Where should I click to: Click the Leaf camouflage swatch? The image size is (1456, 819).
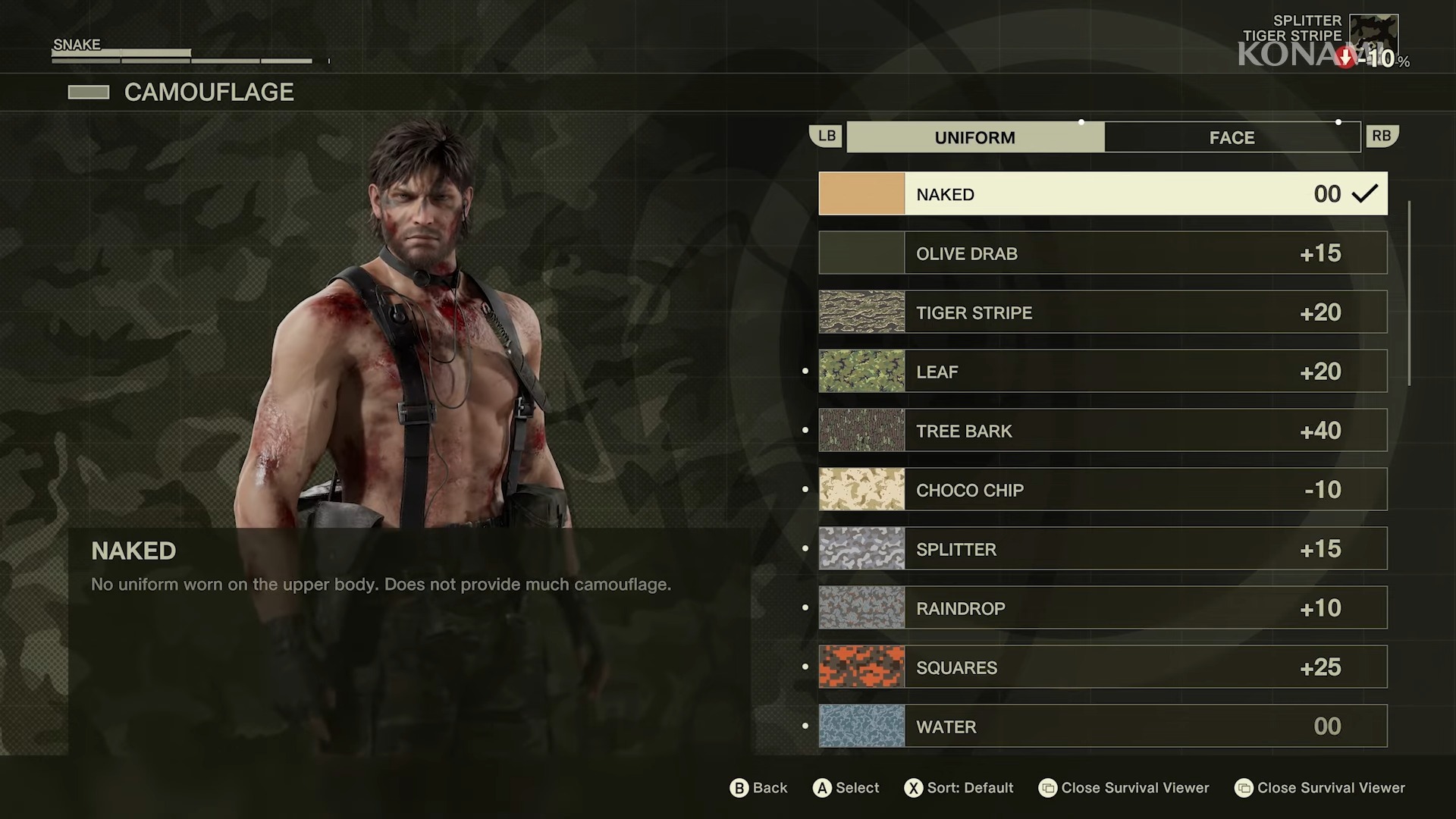pos(861,371)
